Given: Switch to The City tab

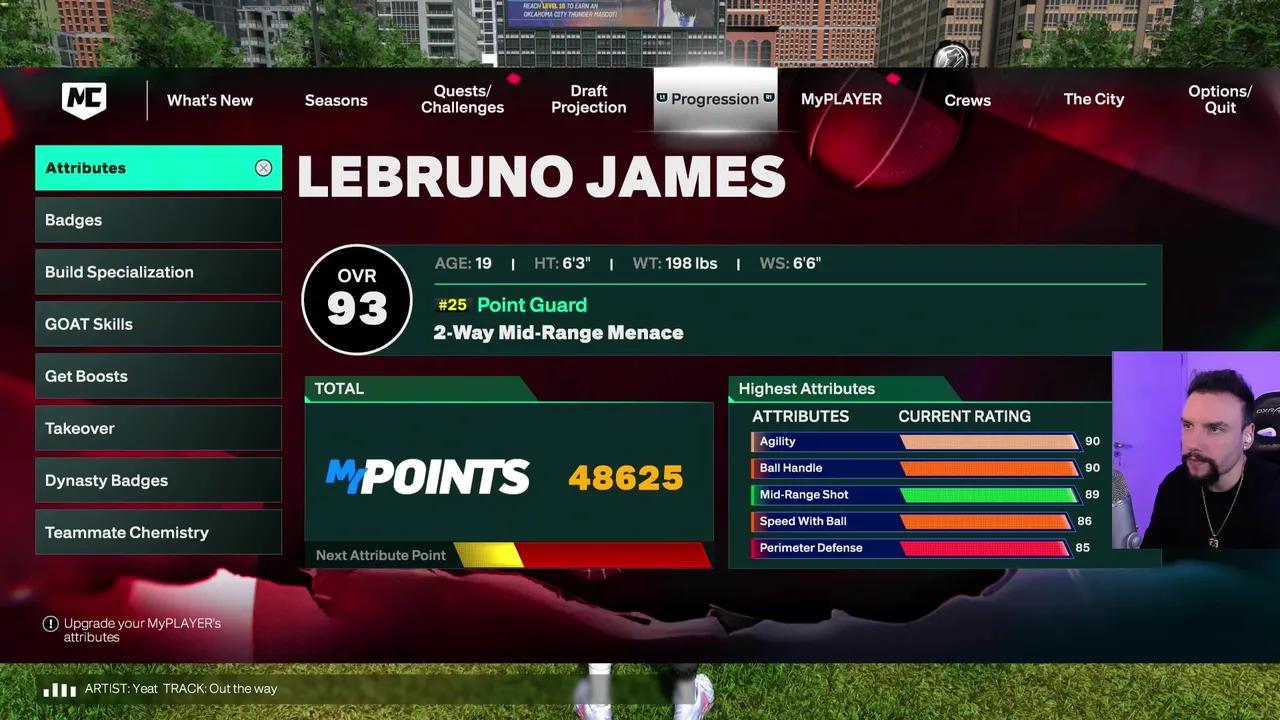Looking at the screenshot, I should click(x=1093, y=99).
